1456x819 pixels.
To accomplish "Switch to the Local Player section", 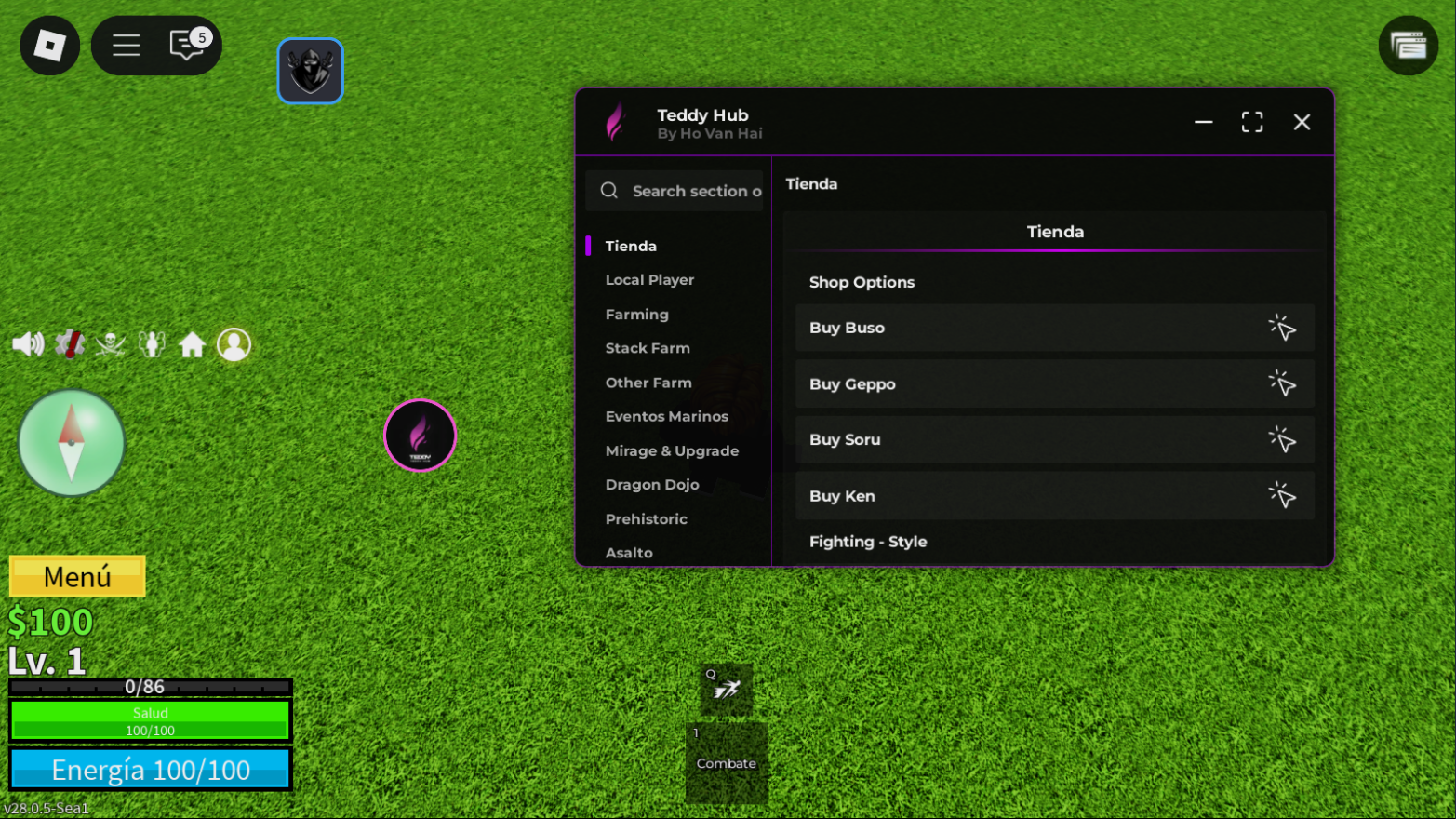I will click(x=649, y=280).
